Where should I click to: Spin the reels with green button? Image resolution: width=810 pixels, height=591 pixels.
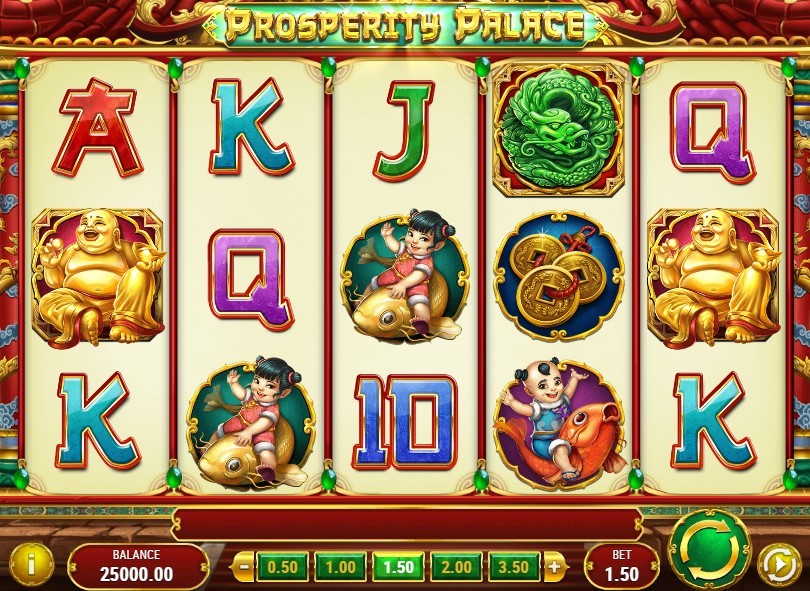pos(709,549)
